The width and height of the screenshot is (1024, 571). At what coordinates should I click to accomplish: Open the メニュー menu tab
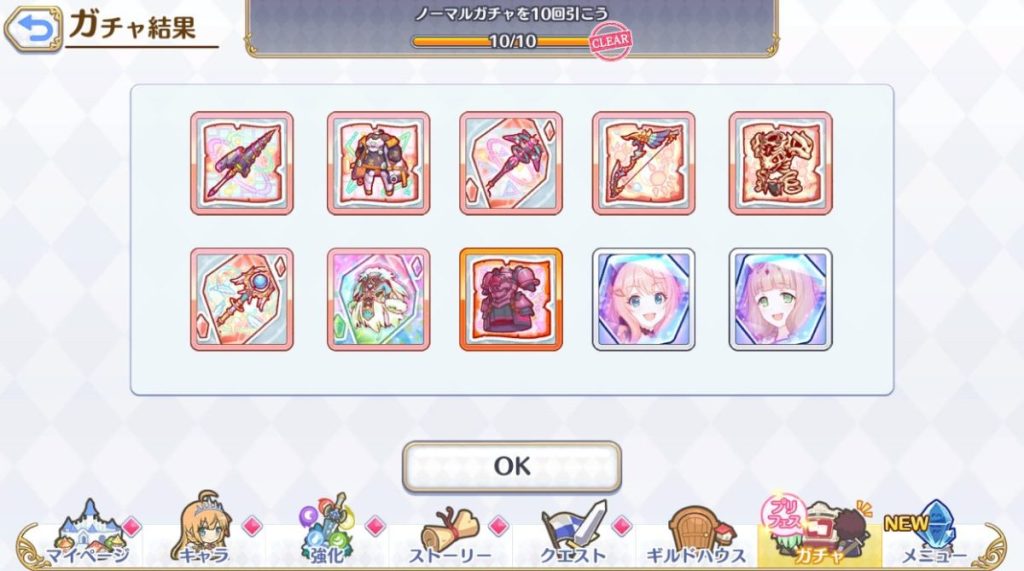pos(933,536)
